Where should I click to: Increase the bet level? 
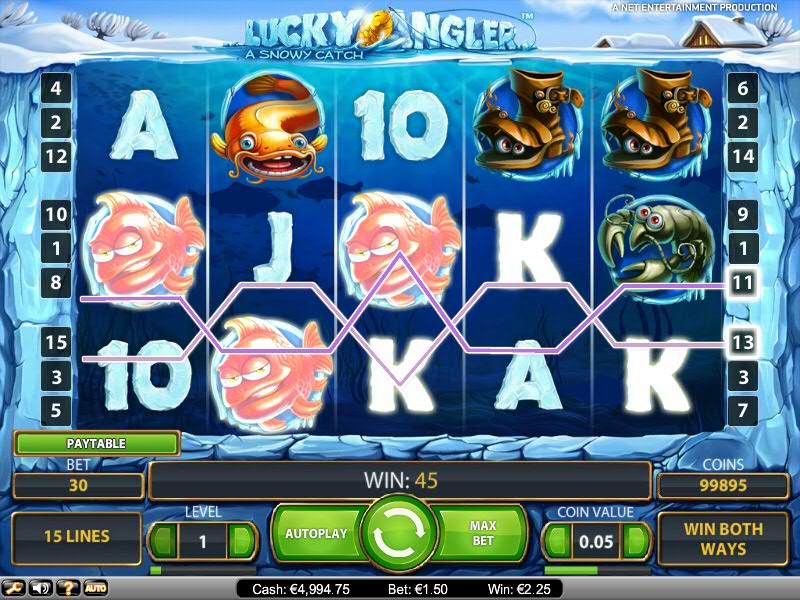pos(241,542)
